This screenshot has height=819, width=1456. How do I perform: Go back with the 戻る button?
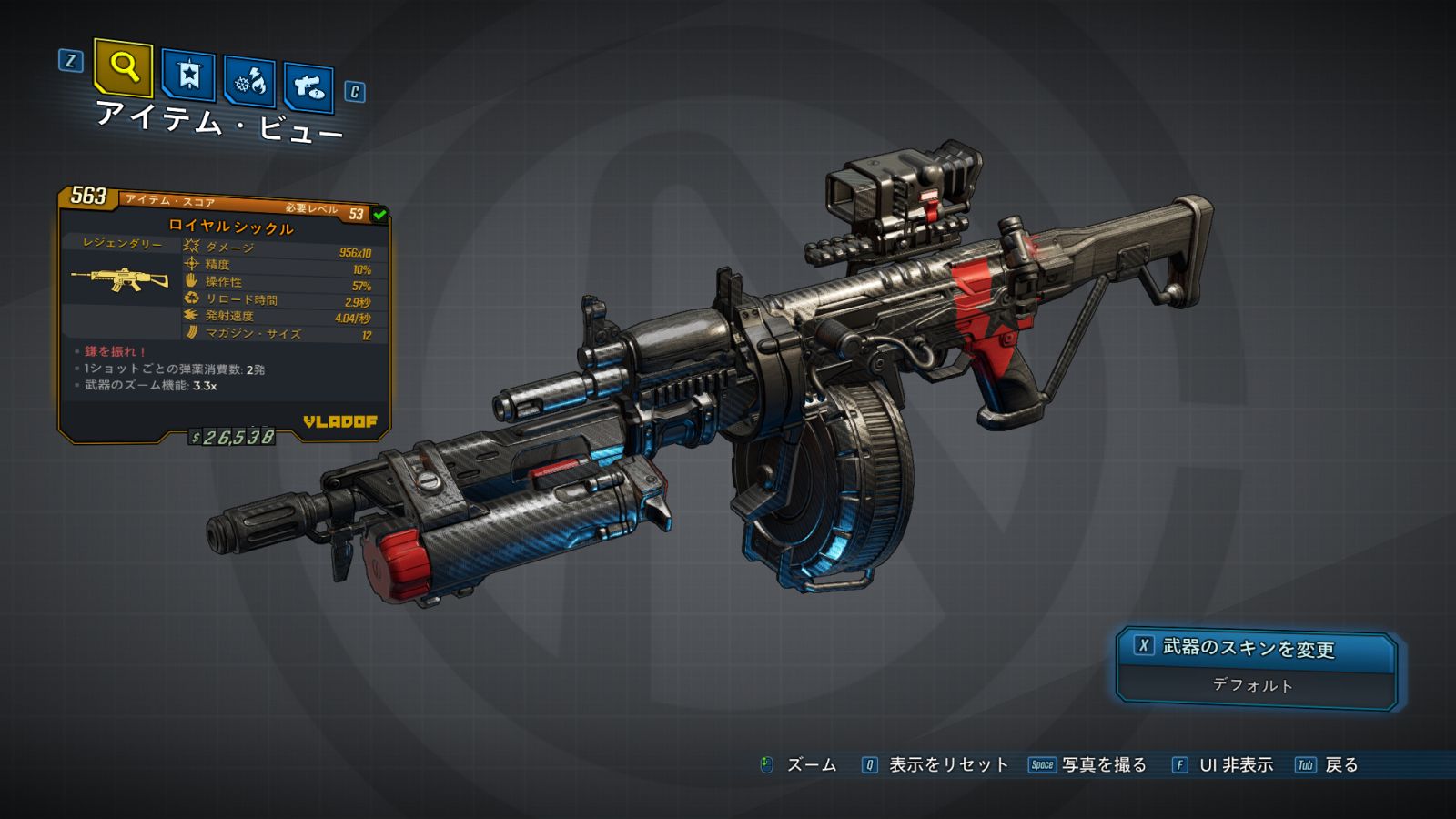pos(1328,765)
